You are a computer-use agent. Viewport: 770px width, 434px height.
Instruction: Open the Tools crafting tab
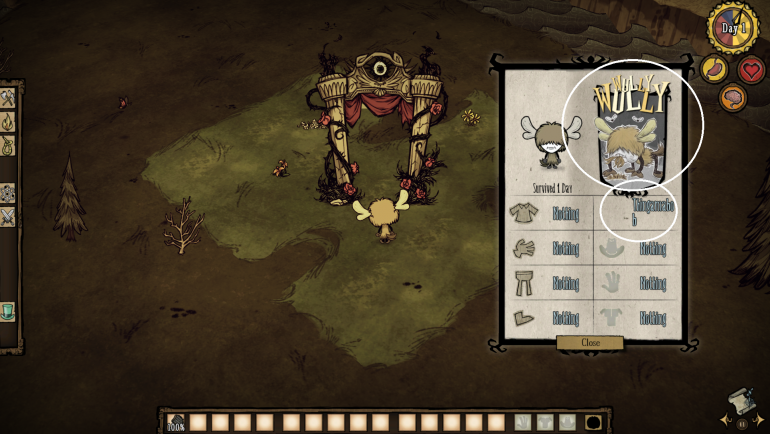pyautogui.click(x=7, y=98)
